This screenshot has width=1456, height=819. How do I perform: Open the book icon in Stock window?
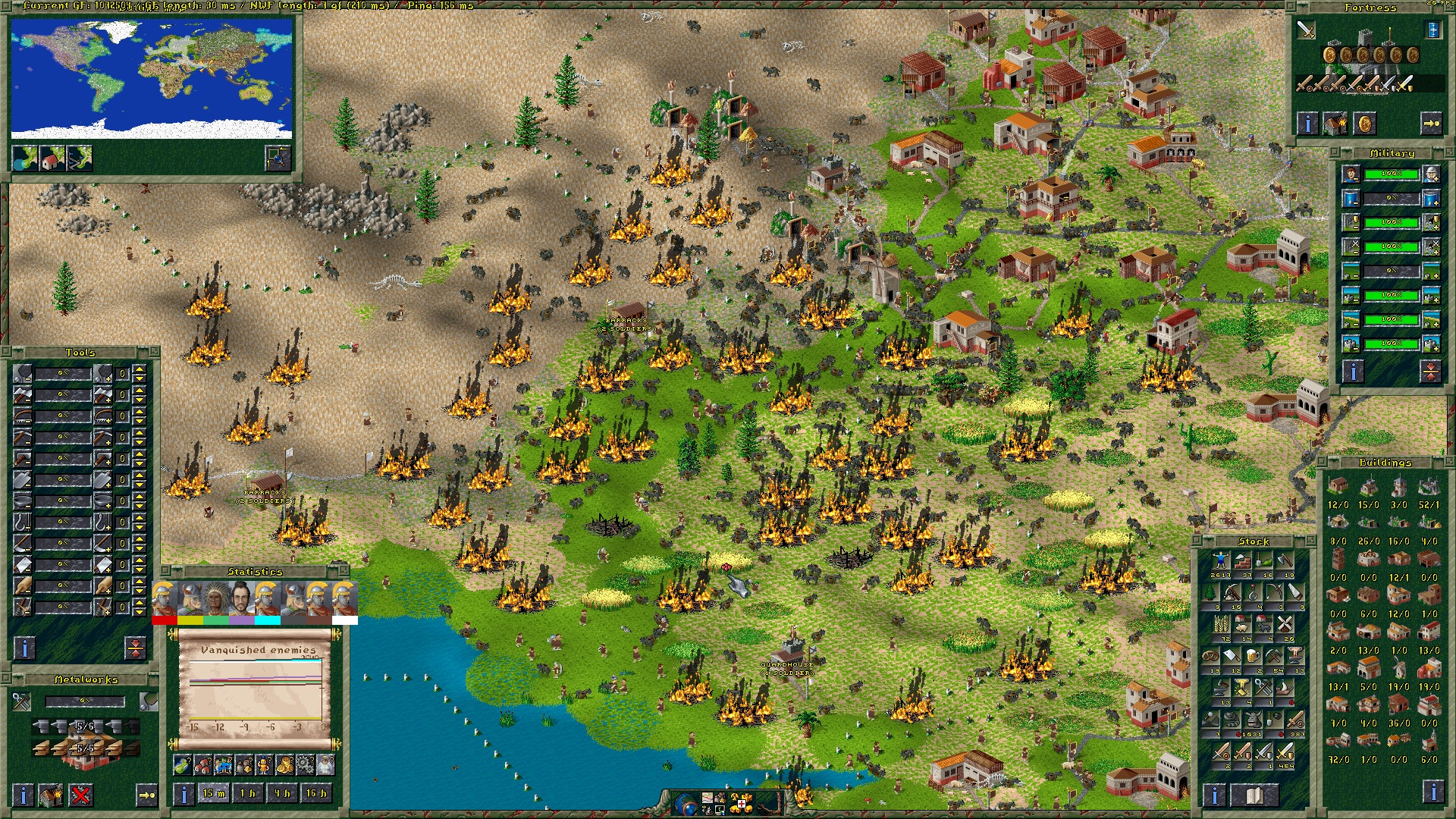click(x=1254, y=795)
